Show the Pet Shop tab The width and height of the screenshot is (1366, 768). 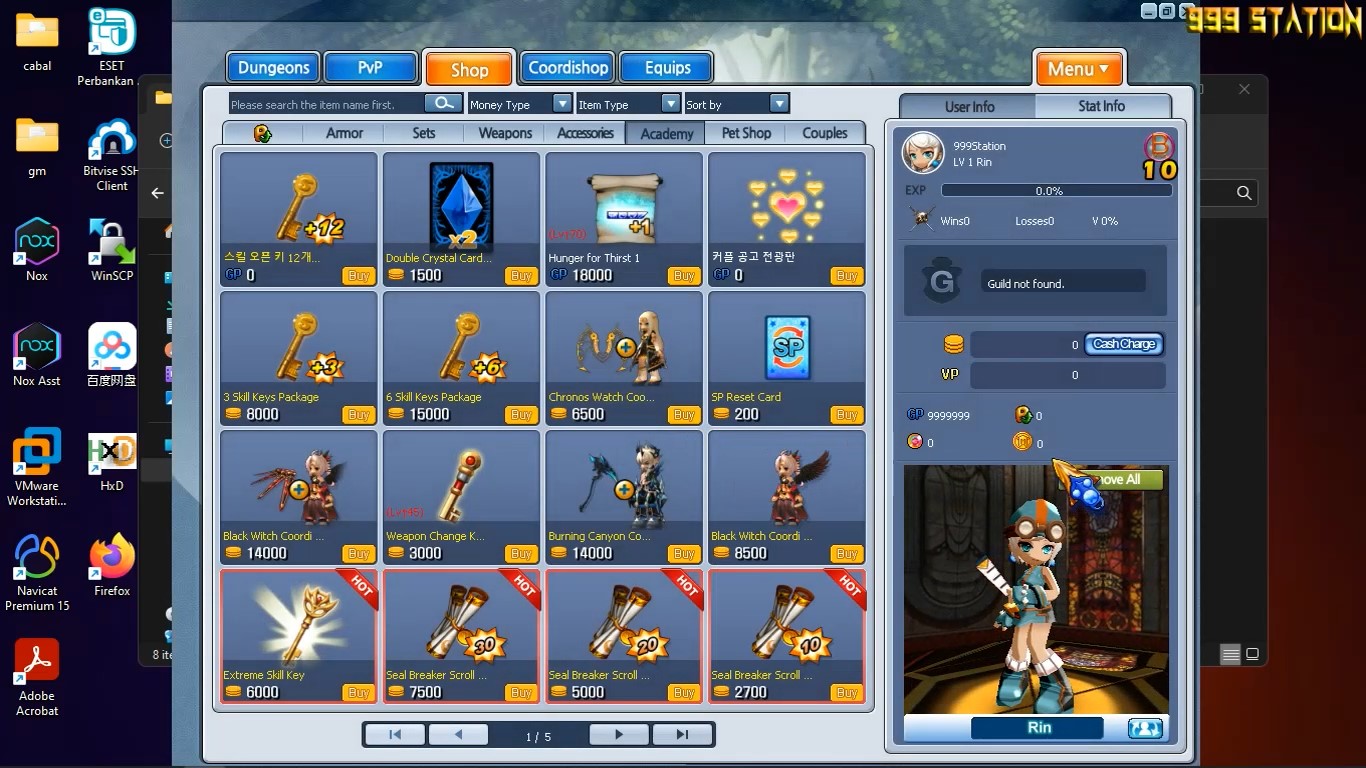click(x=746, y=133)
